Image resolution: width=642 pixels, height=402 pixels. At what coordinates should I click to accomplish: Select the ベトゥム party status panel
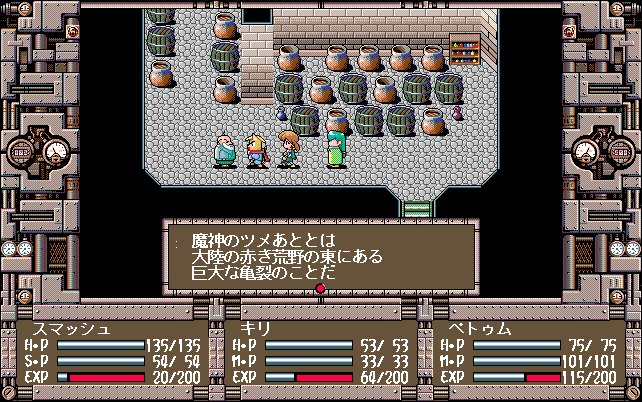pos(529,353)
